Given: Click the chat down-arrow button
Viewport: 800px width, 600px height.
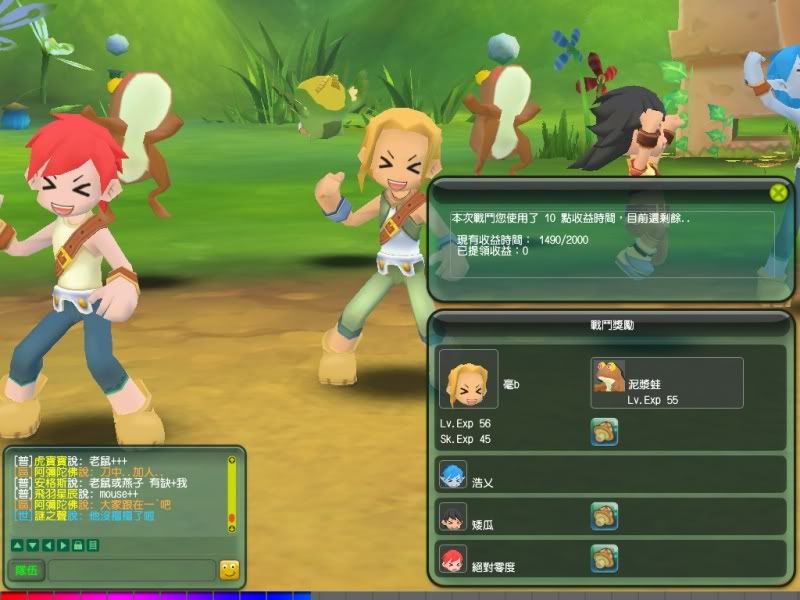Looking at the screenshot, I should coord(31,545).
